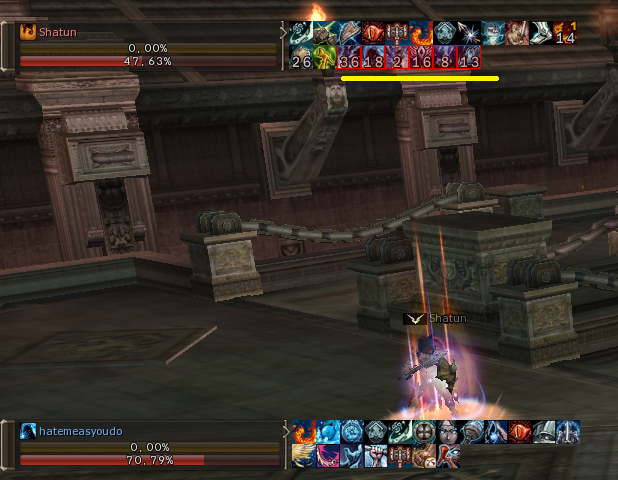Click the green glowing figure buff icon

(x=326, y=59)
